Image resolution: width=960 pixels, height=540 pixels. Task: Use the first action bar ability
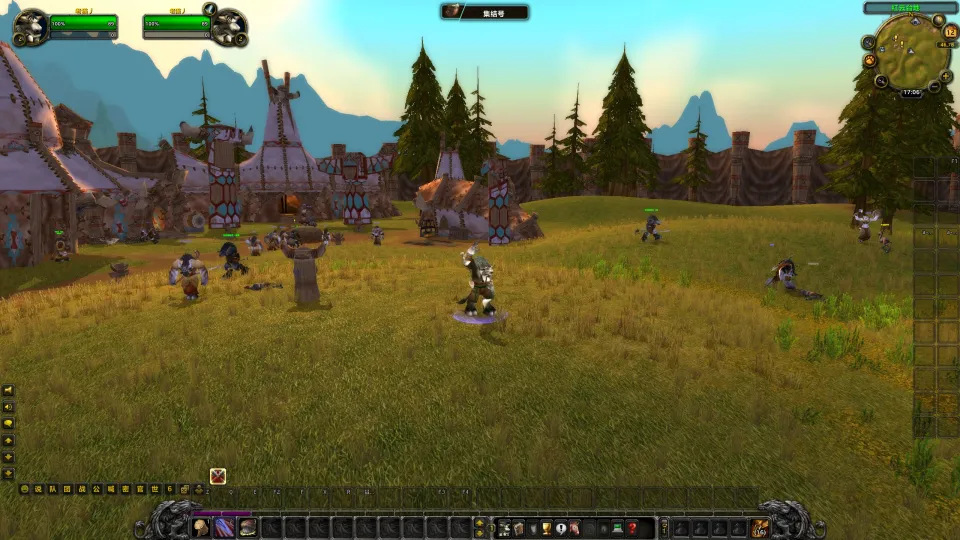pyautogui.click(x=201, y=527)
